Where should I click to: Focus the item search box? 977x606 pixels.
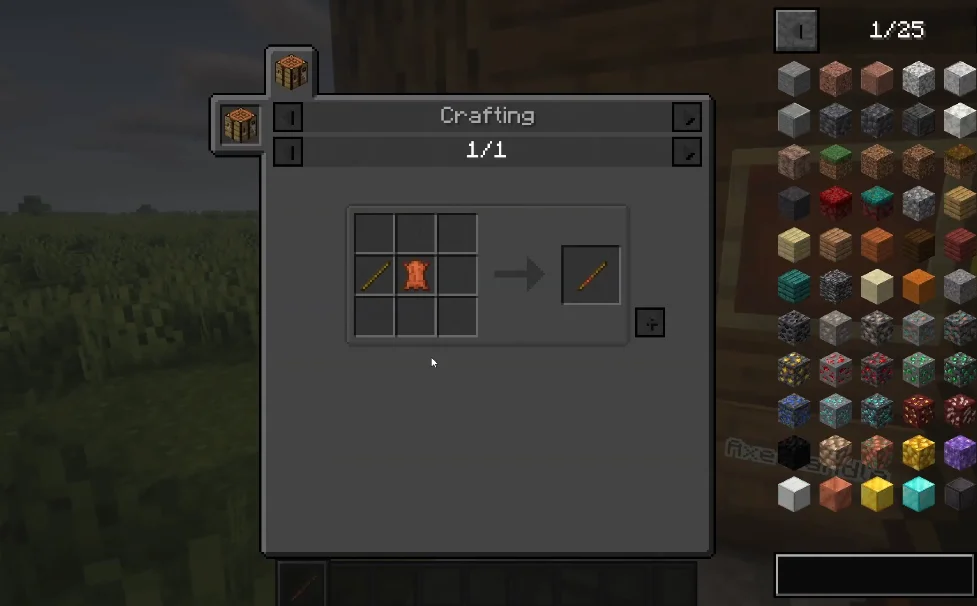point(875,575)
